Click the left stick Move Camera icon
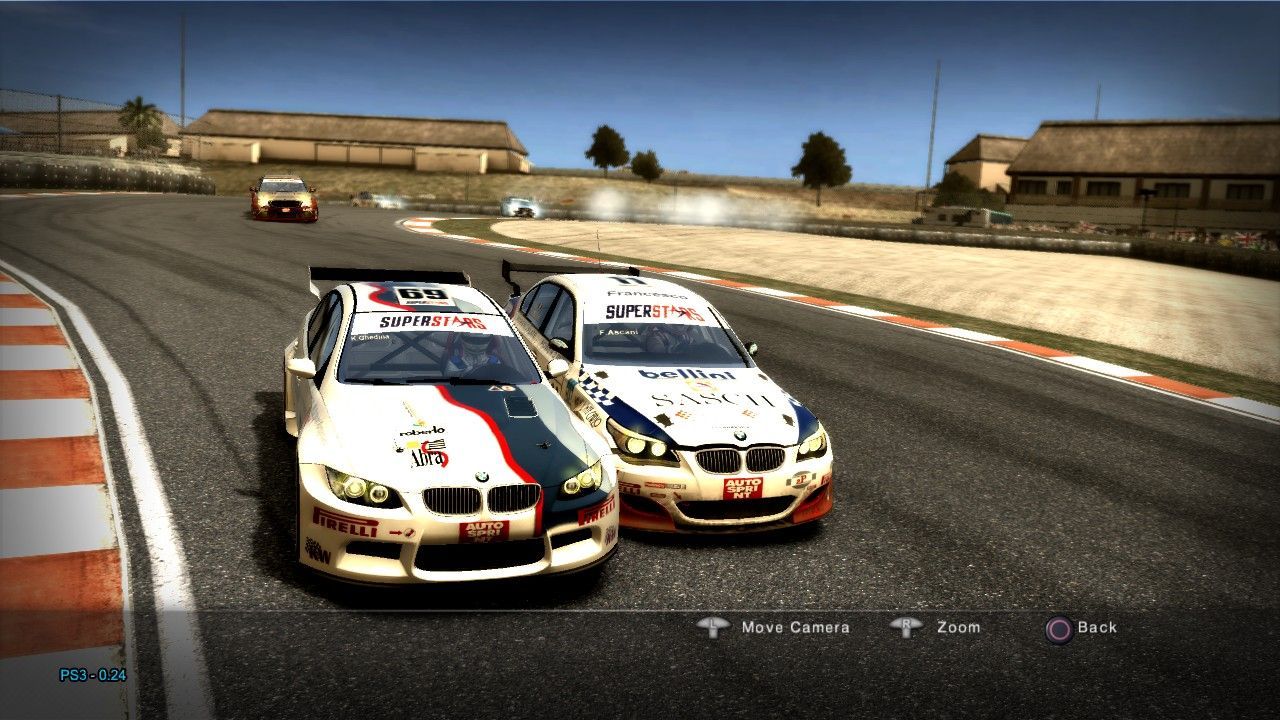Image resolution: width=1280 pixels, height=720 pixels. click(712, 627)
